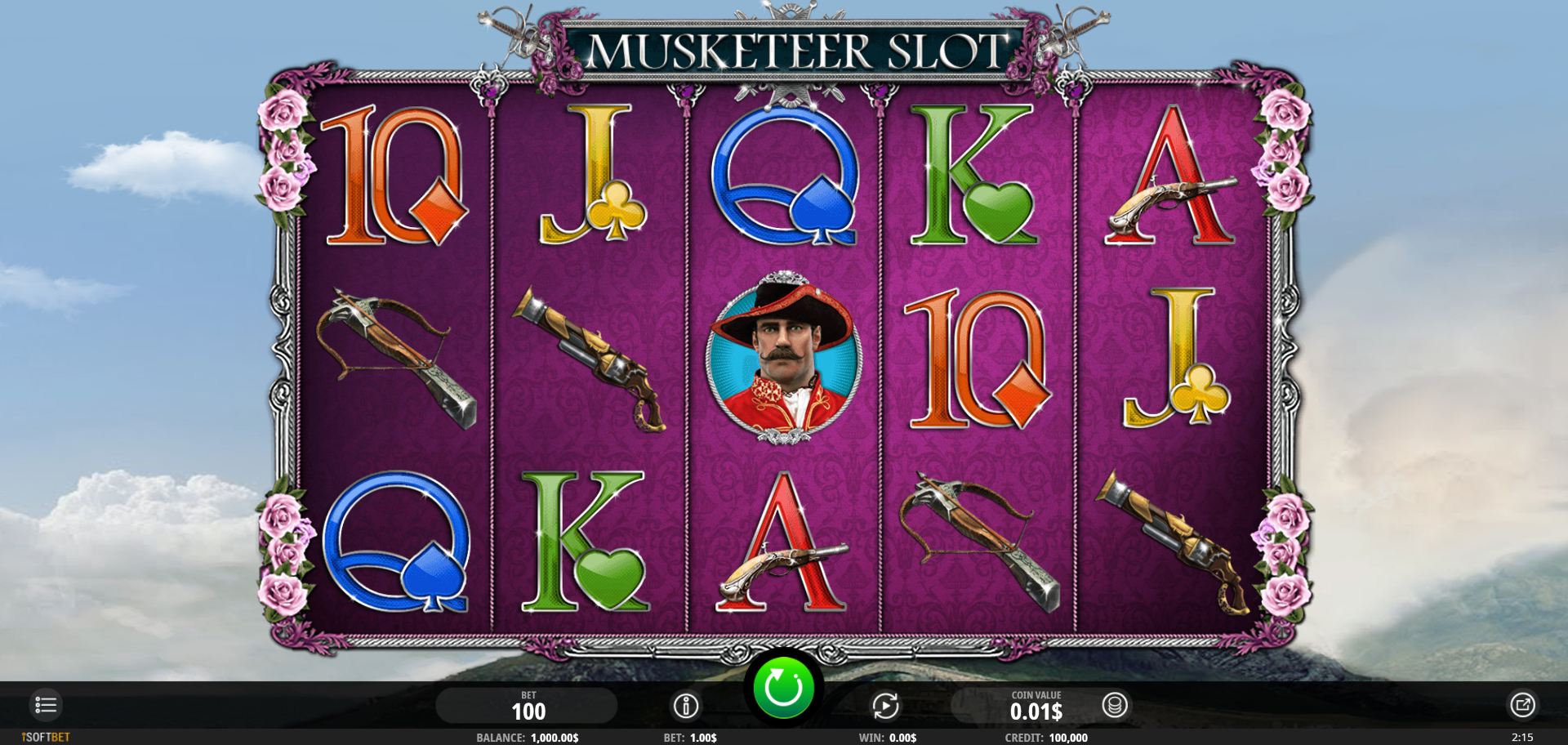Open the hamburger menu list
Screen dimensions: 1568x745
(46, 705)
